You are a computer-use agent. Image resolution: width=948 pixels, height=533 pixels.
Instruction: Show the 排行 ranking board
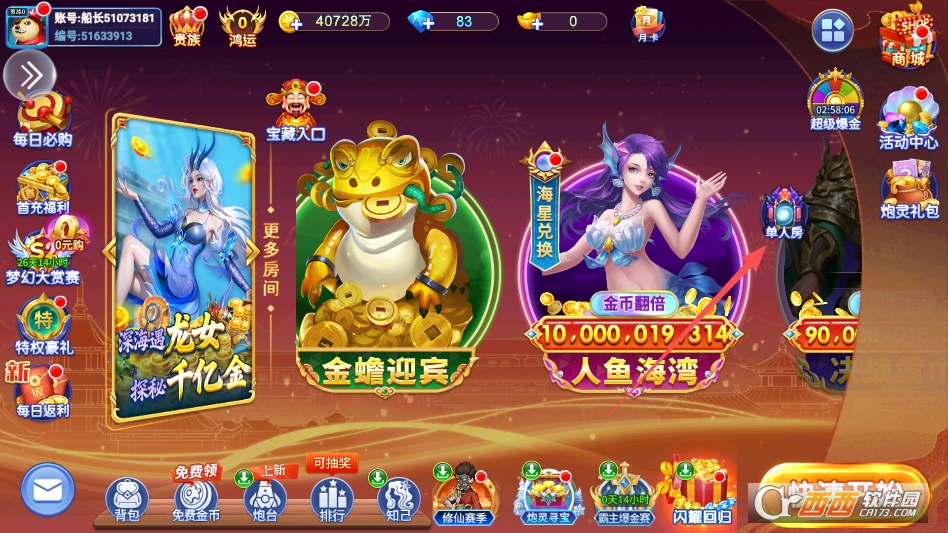tap(332, 498)
